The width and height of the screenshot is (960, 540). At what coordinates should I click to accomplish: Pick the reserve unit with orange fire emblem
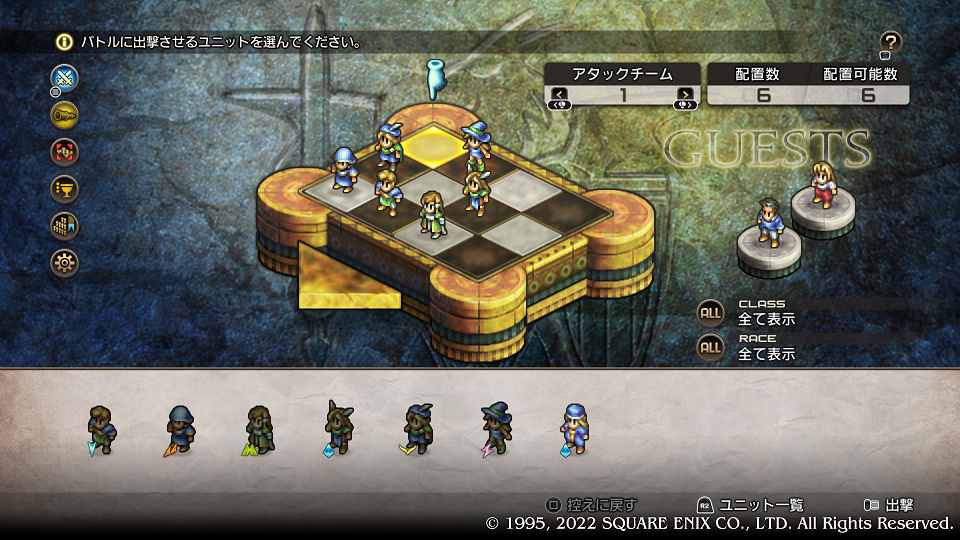point(181,429)
